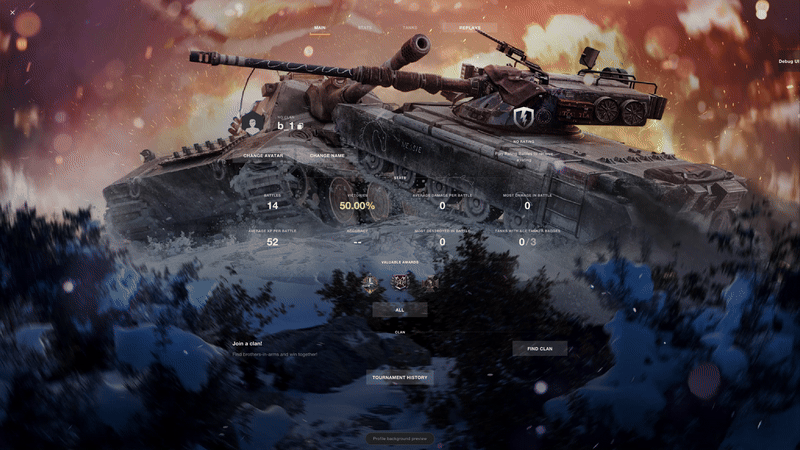Switch to the Main profile tab

(320, 28)
